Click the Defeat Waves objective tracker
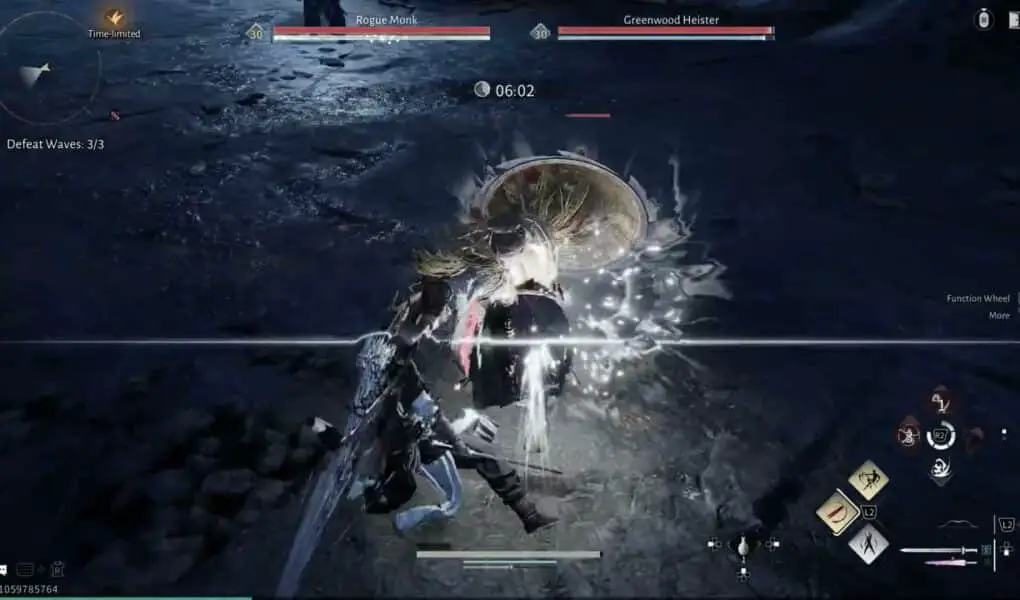 pos(55,144)
